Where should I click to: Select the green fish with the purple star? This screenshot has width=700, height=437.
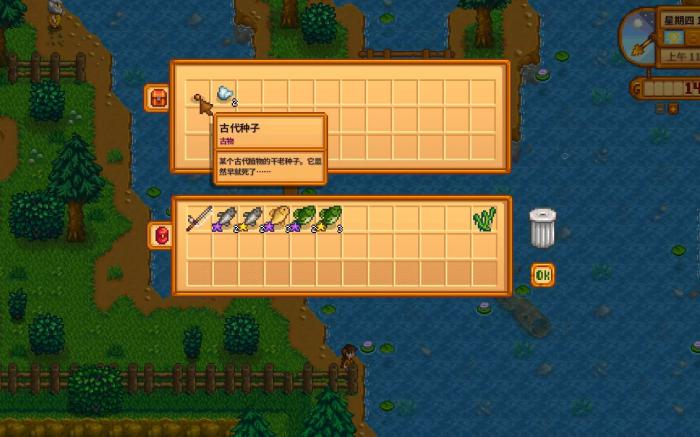[x=304, y=219]
